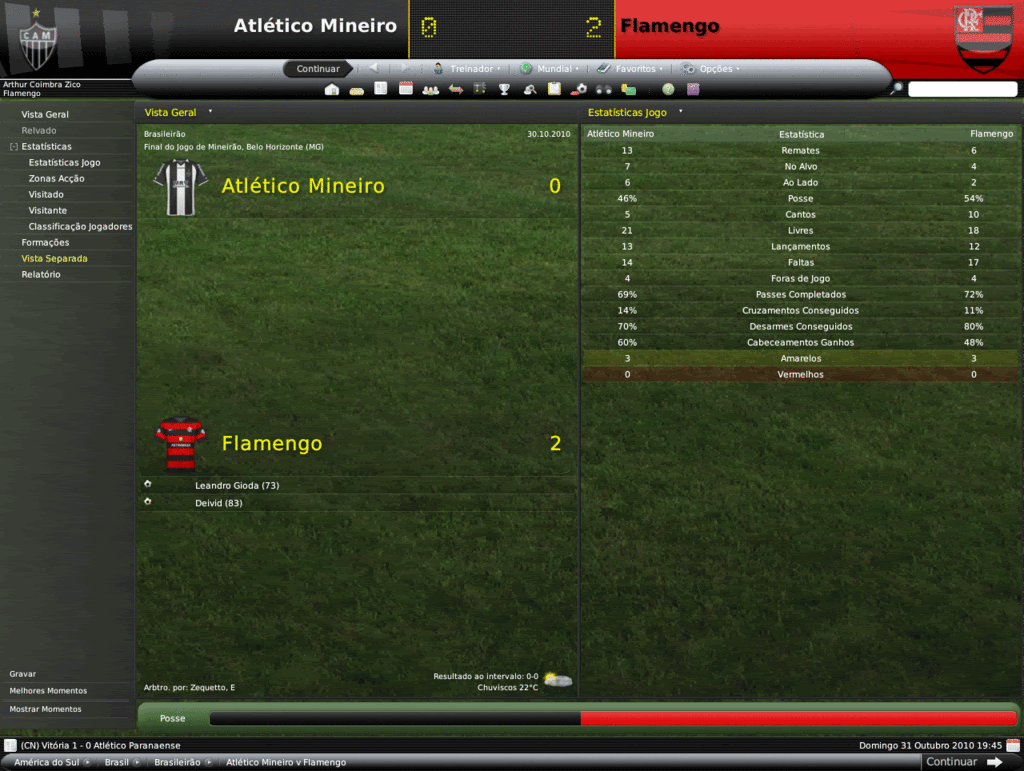
Task: Select Melhores Momentos highlights
Action: [x=48, y=691]
